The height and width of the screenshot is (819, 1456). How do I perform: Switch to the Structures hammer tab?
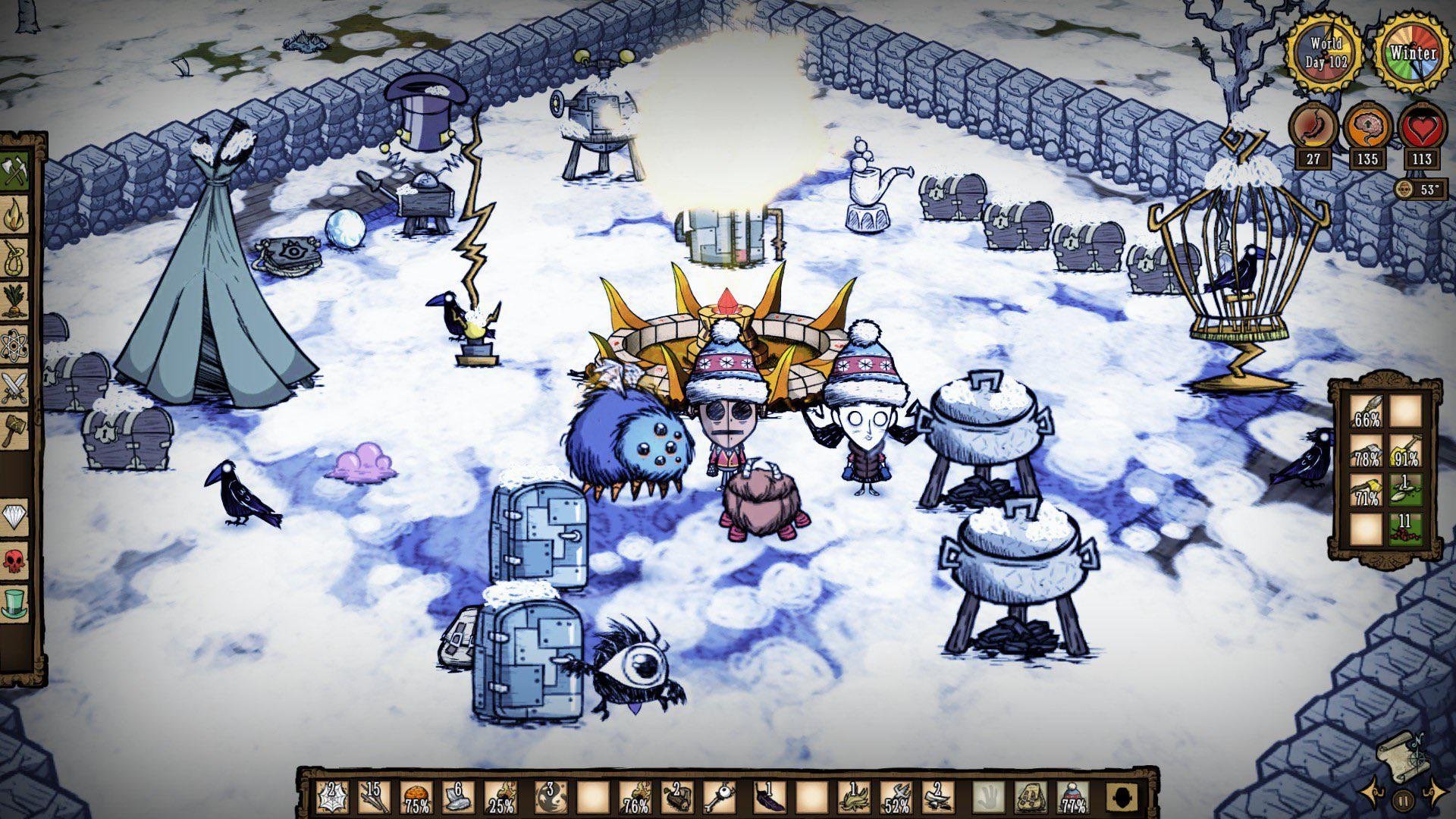(x=15, y=430)
